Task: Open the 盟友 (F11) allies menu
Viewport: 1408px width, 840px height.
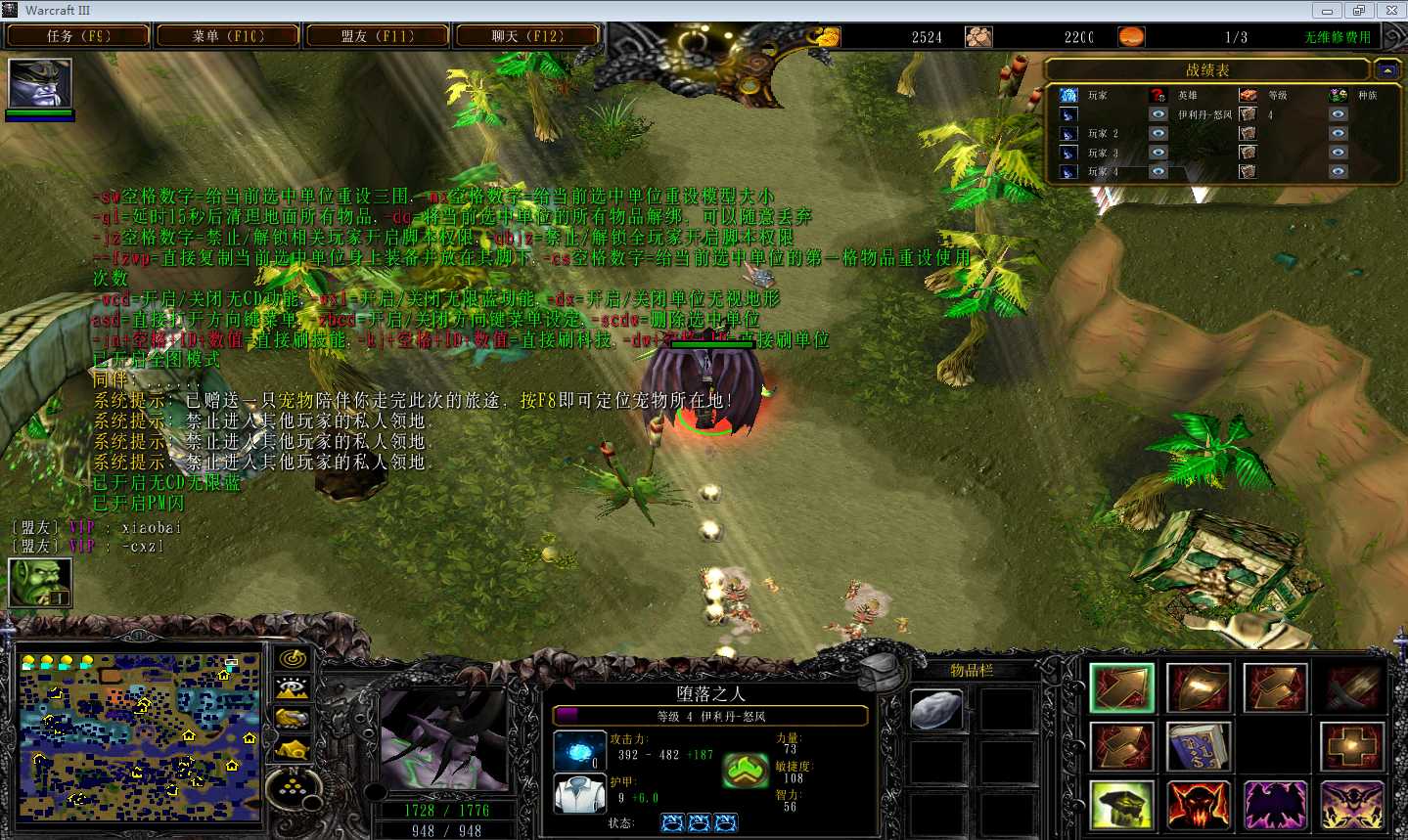Action: click(378, 36)
